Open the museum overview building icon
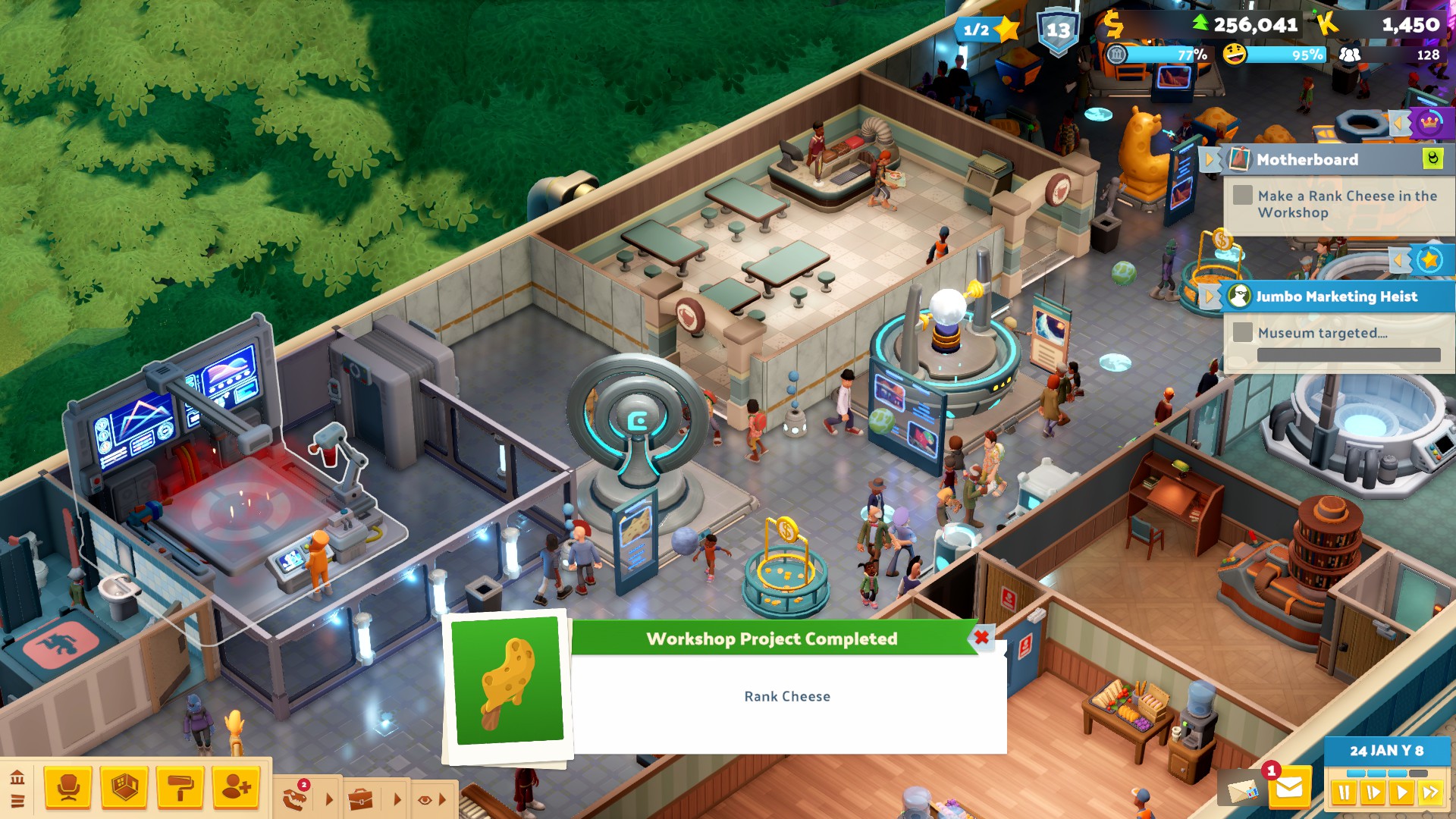This screenshot has height=819, width=1456. (17, 777)
